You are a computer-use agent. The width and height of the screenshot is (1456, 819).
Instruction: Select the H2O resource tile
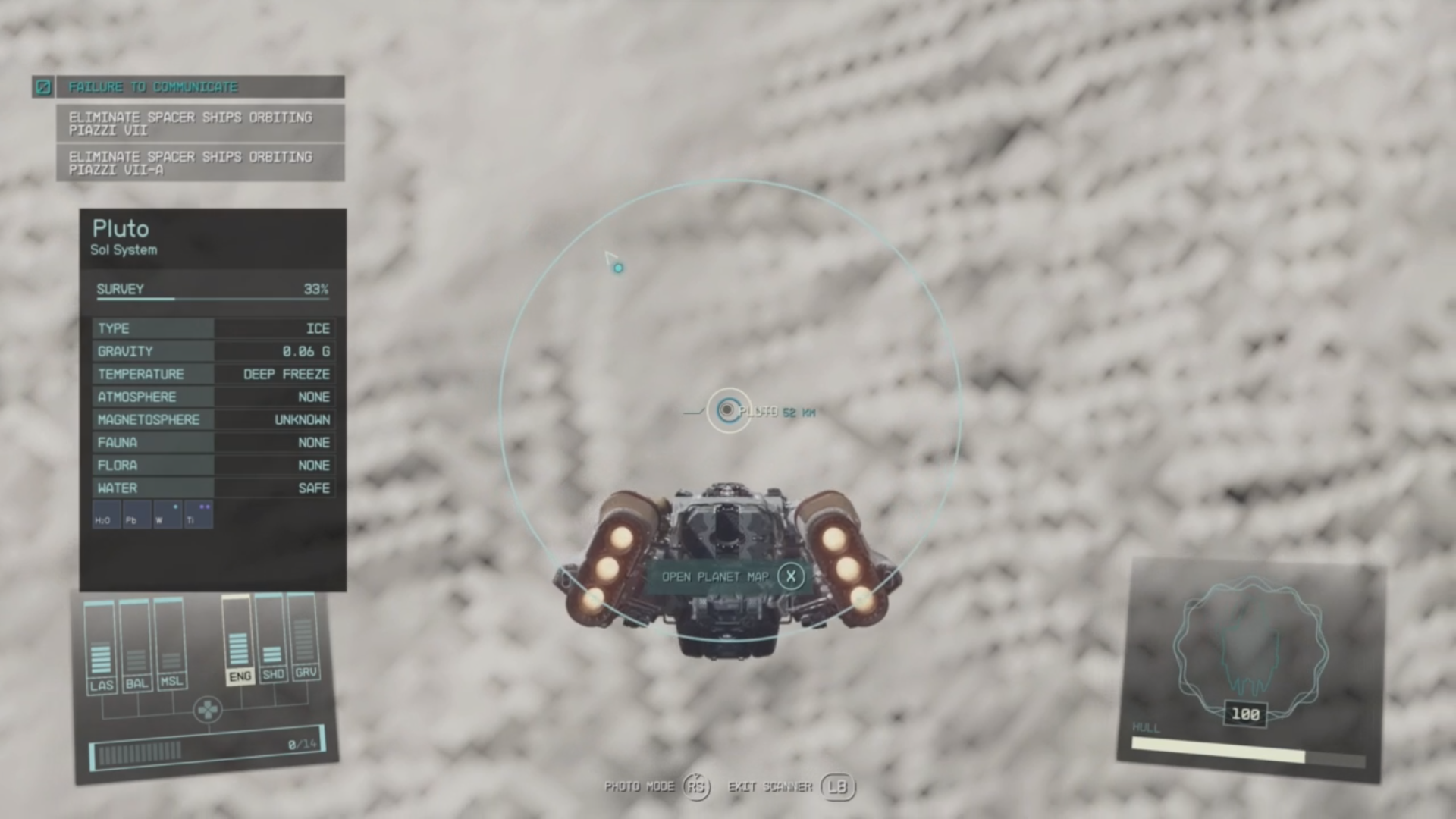pos(106,515)
